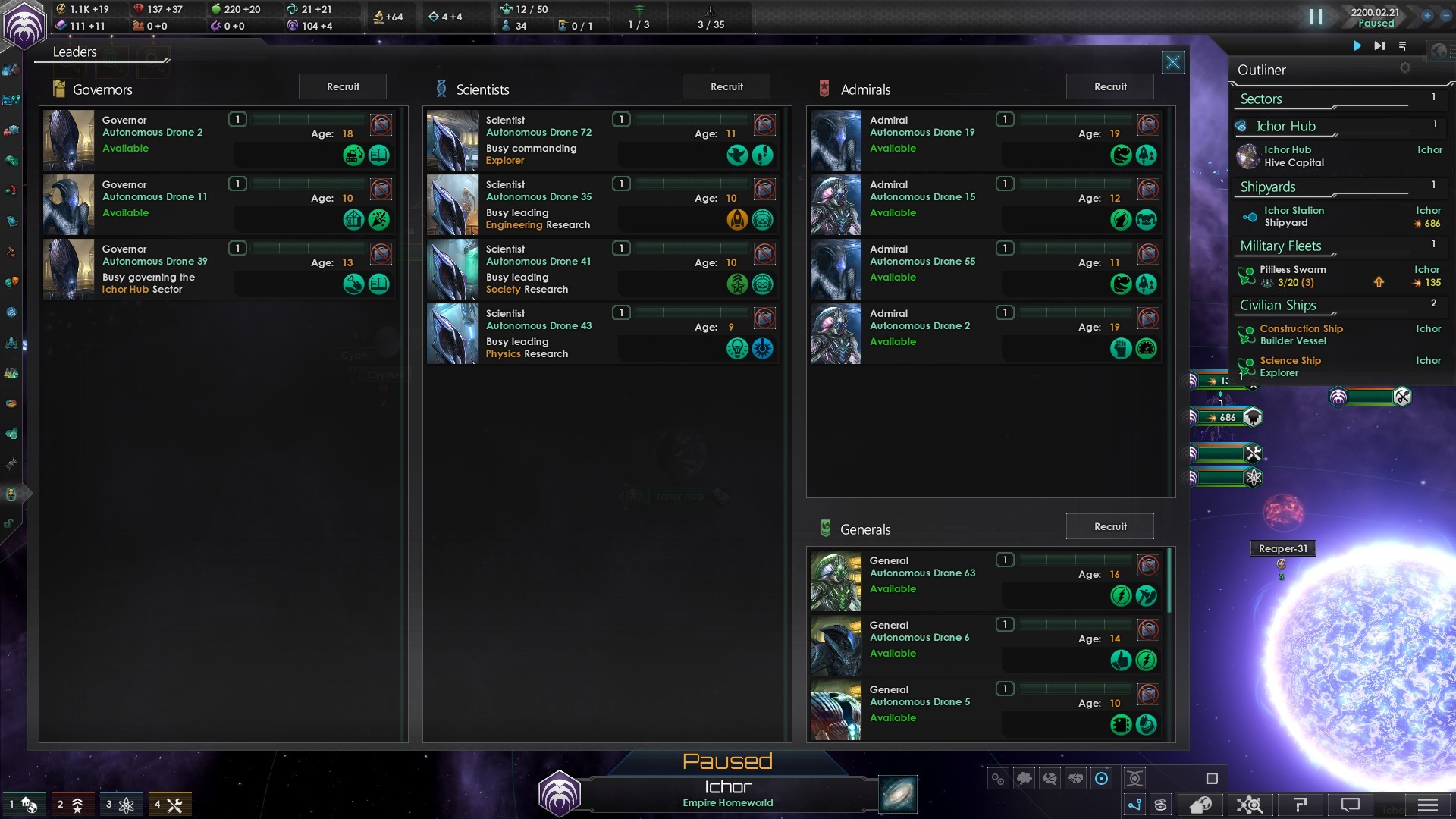Recruit a new Admiral
Screen dimensions: 1456x819
pos(1109,86)
